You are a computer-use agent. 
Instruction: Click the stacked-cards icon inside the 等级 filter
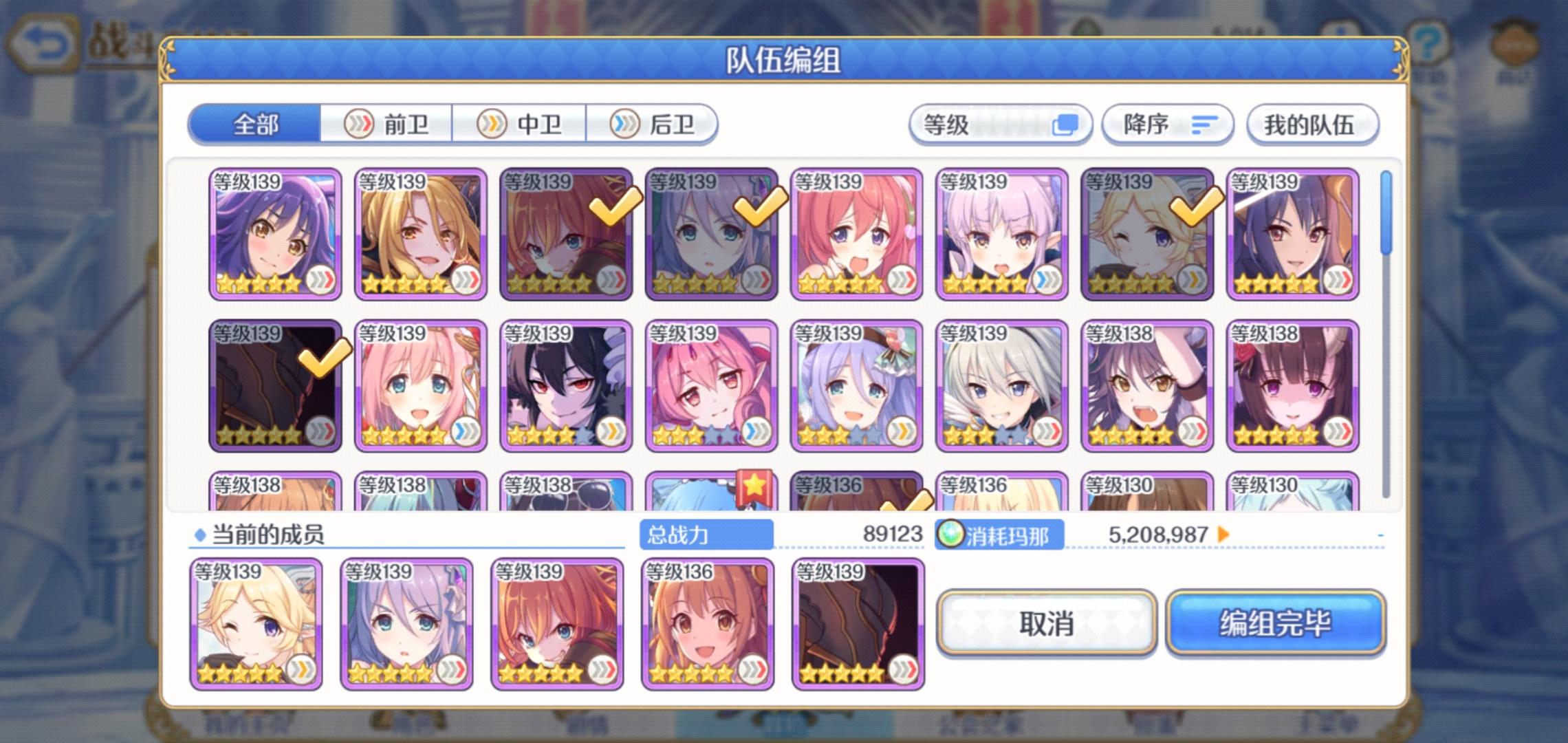(x=1061, y=124)
